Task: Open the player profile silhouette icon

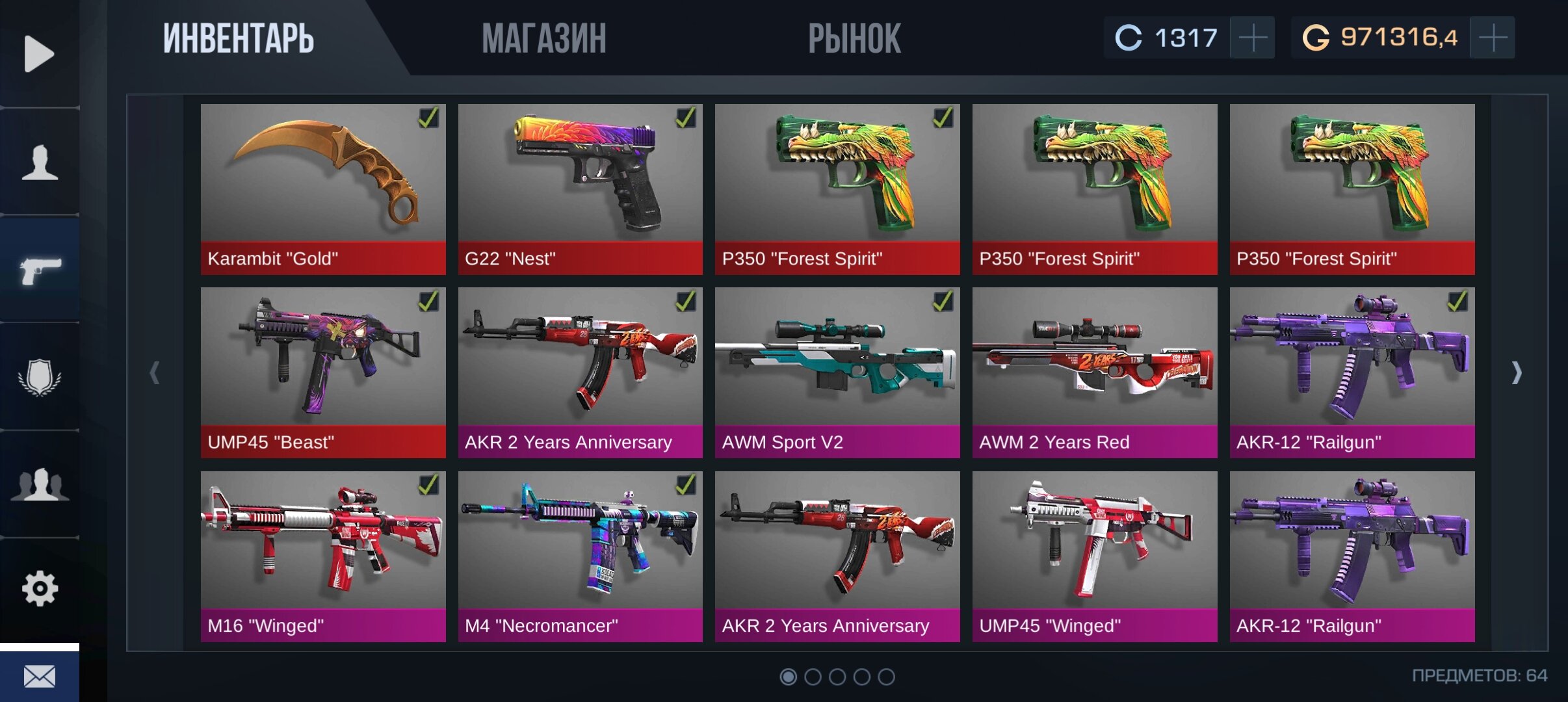Action: (40, 162)
